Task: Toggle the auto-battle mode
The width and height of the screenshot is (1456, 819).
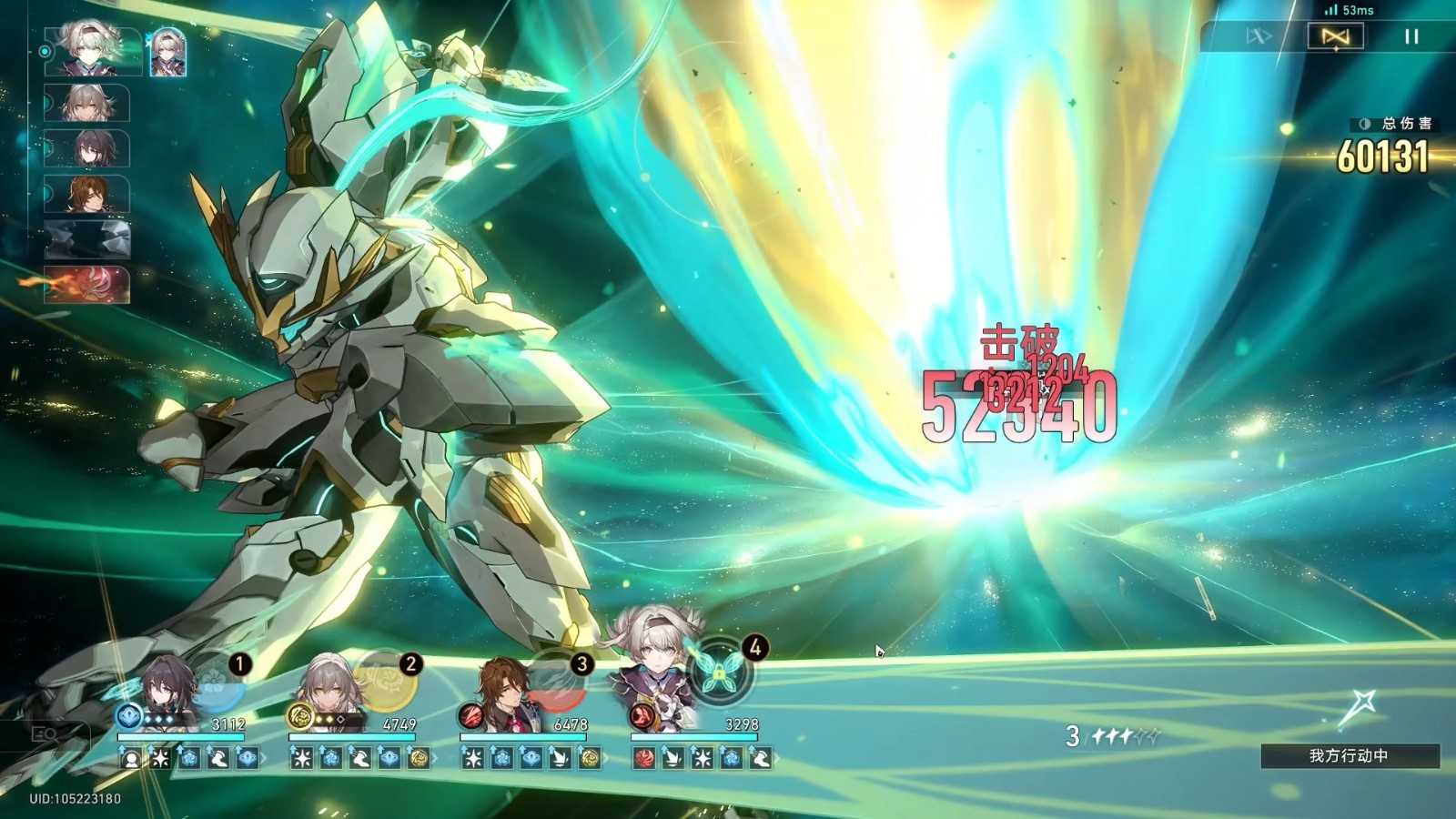Action: [1335, 36]
